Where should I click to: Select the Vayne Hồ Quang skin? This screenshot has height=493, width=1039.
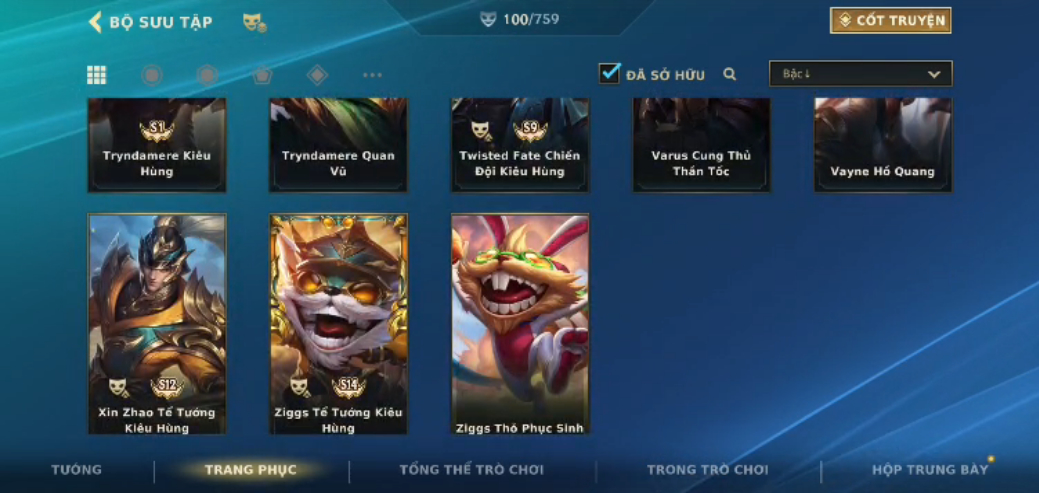(882, 145)
